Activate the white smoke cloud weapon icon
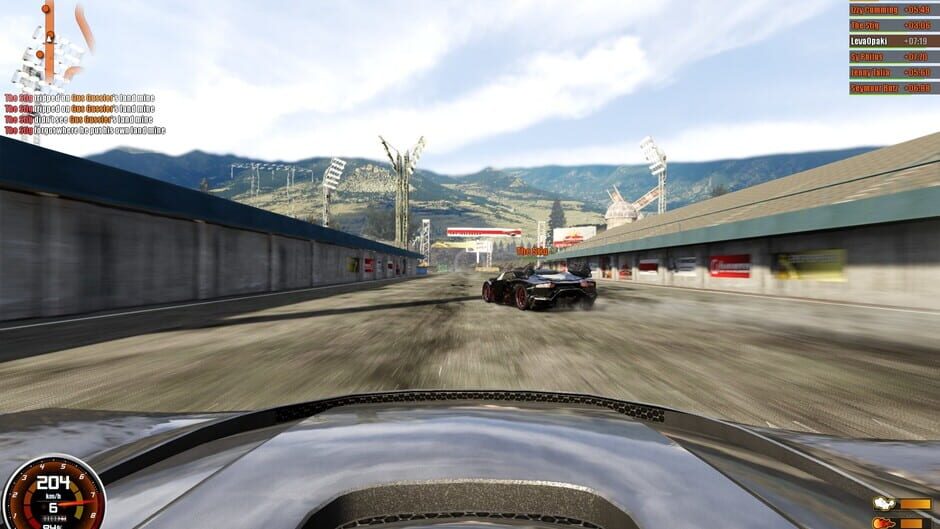Screen dimensions: 940x529 click(x=883, y=504)
